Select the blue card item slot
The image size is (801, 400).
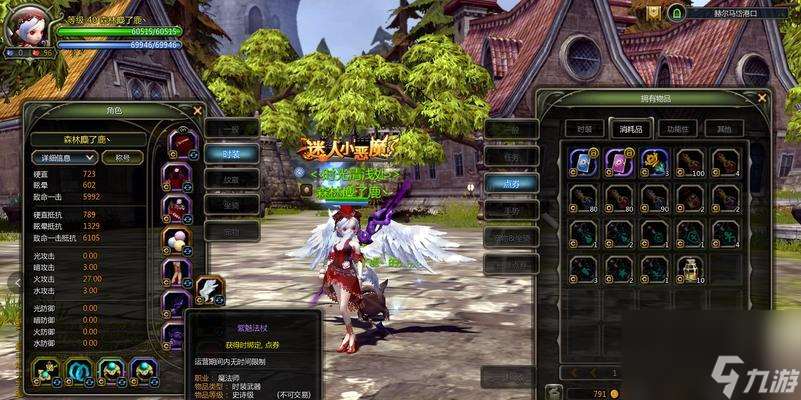click(x=583, y=163)
